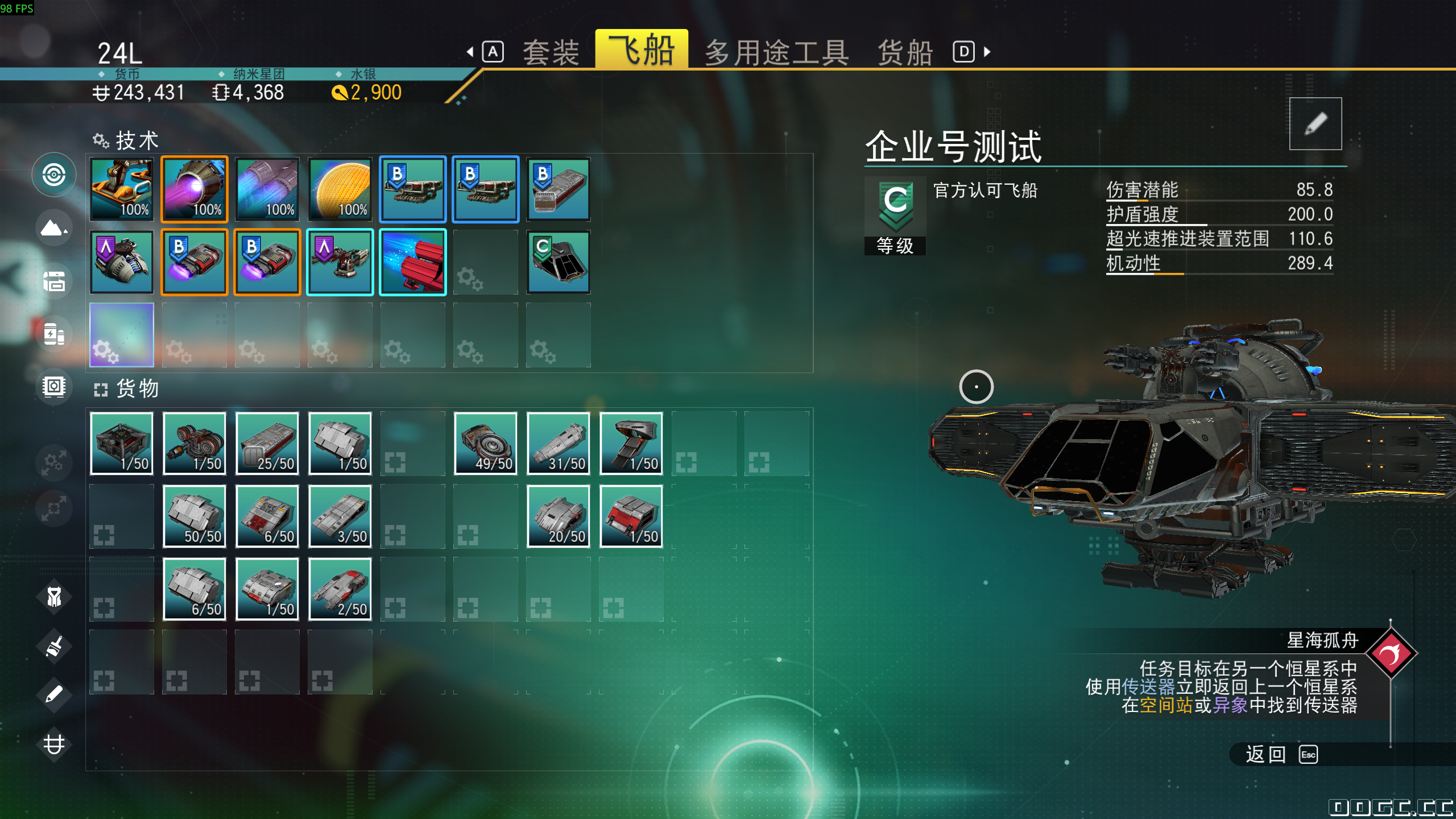Screen dimensions: 1456x819
Task: Select the cargo item stacked 31/50
Action: pos(559,443)
